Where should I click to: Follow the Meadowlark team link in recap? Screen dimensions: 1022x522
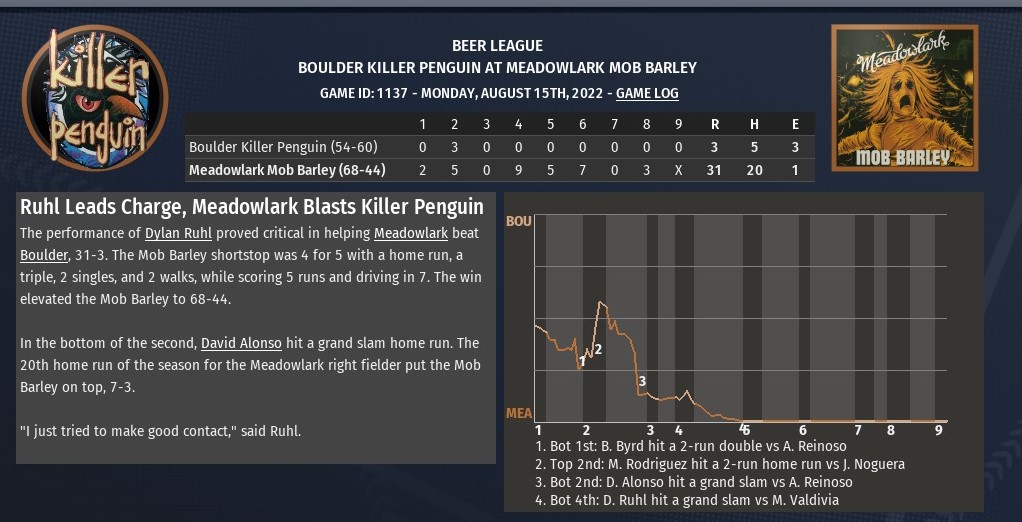coord(409,233)
